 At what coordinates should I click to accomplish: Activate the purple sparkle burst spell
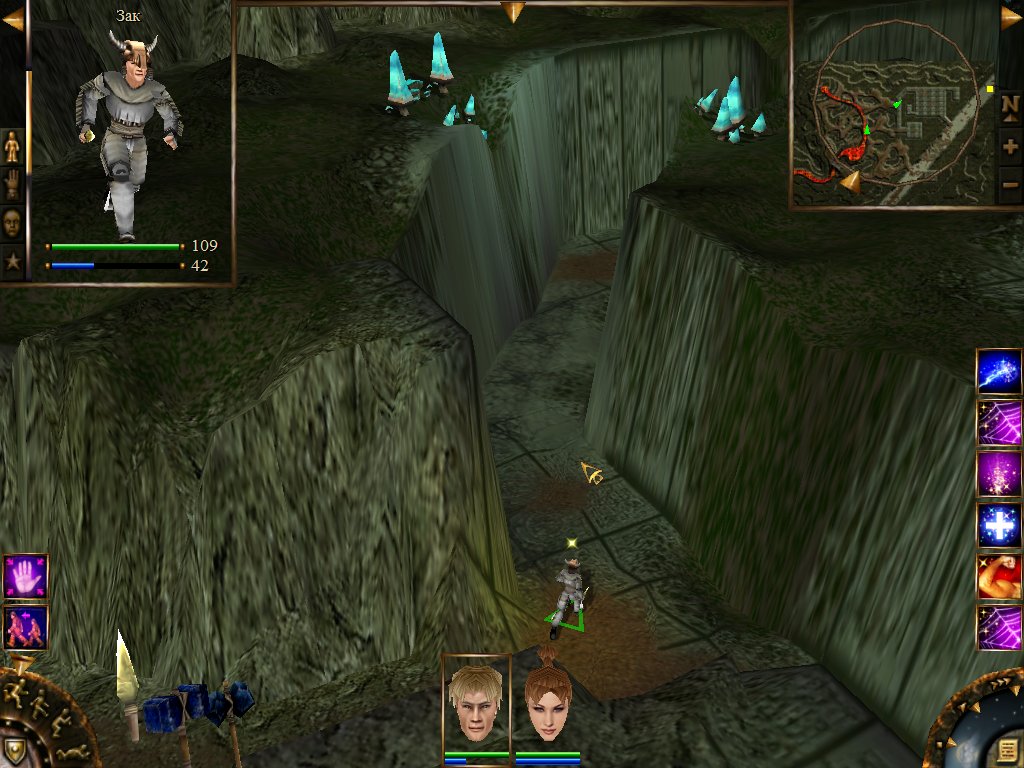click(999, 474)
